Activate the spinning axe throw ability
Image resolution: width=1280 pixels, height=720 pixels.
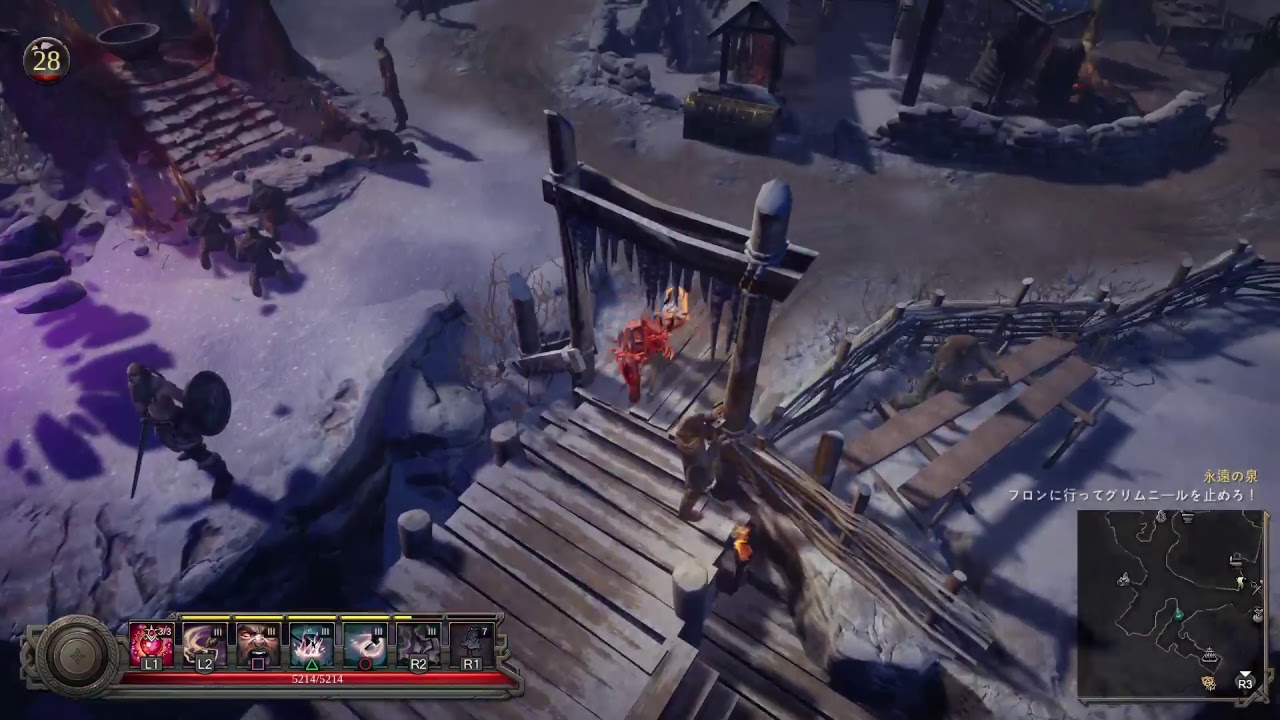(365, 643)
